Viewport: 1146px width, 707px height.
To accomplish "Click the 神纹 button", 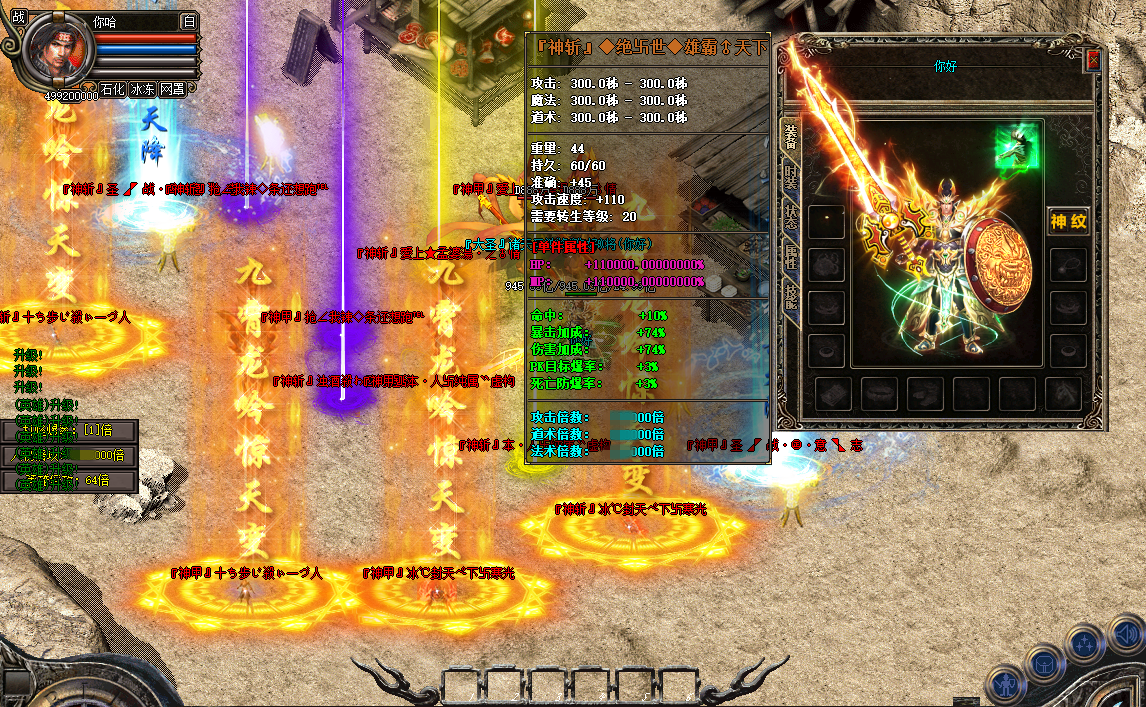I will coord(1067,221).
